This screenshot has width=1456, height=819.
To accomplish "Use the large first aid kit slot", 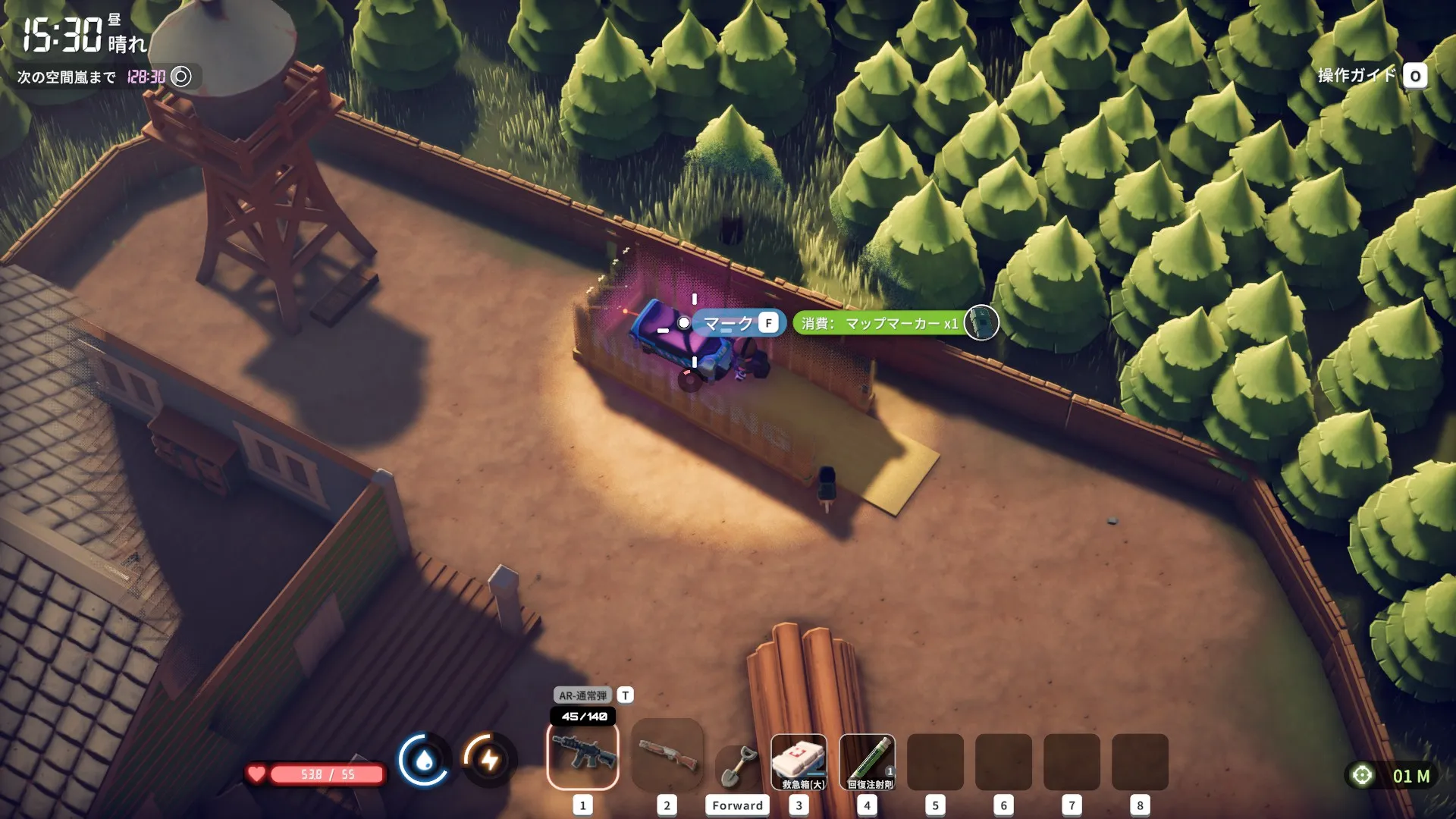I will coord(799,762).
